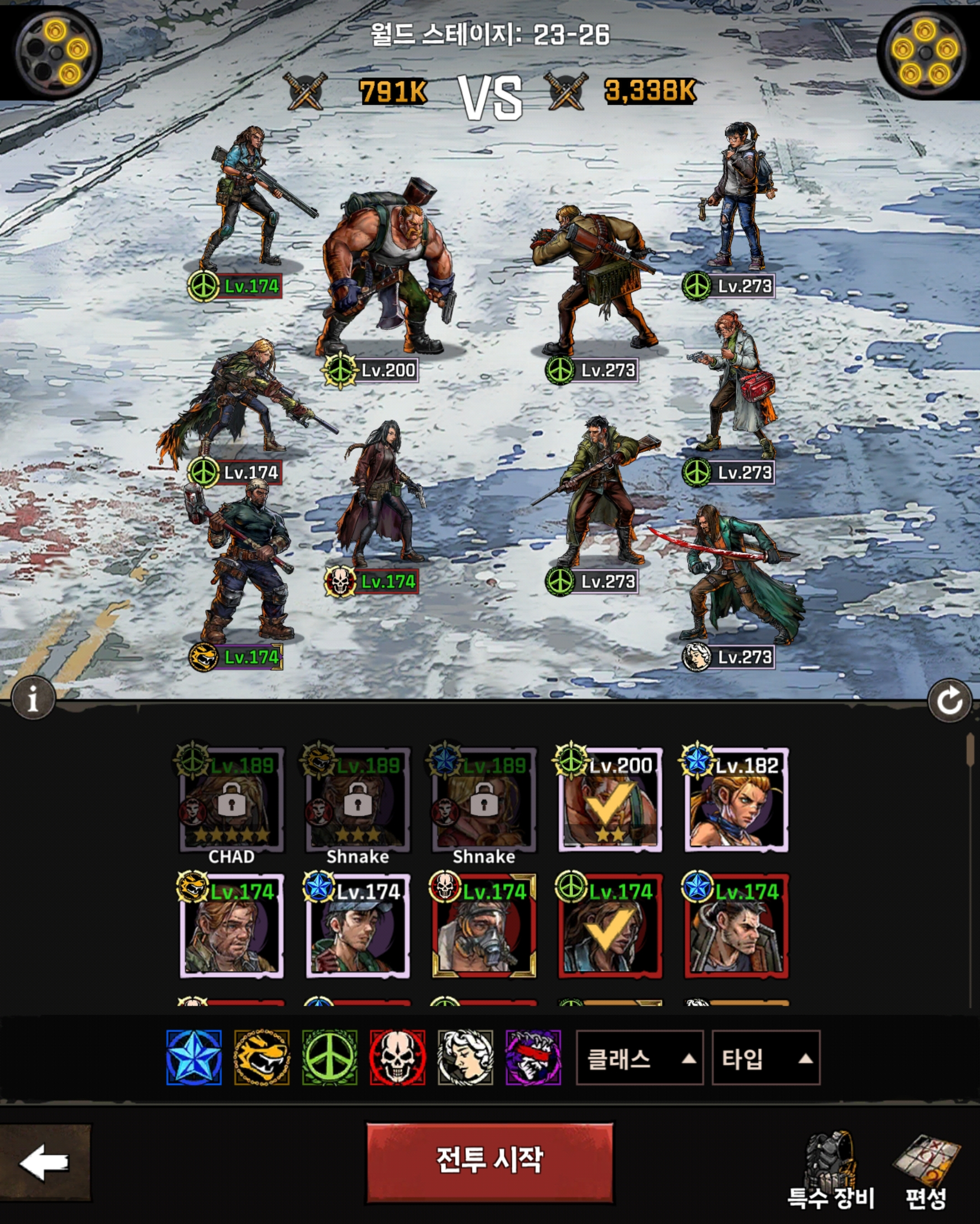Open the 특수 장비 special equipment menu
The image size is (980, 1224).
click(830, 1171)
